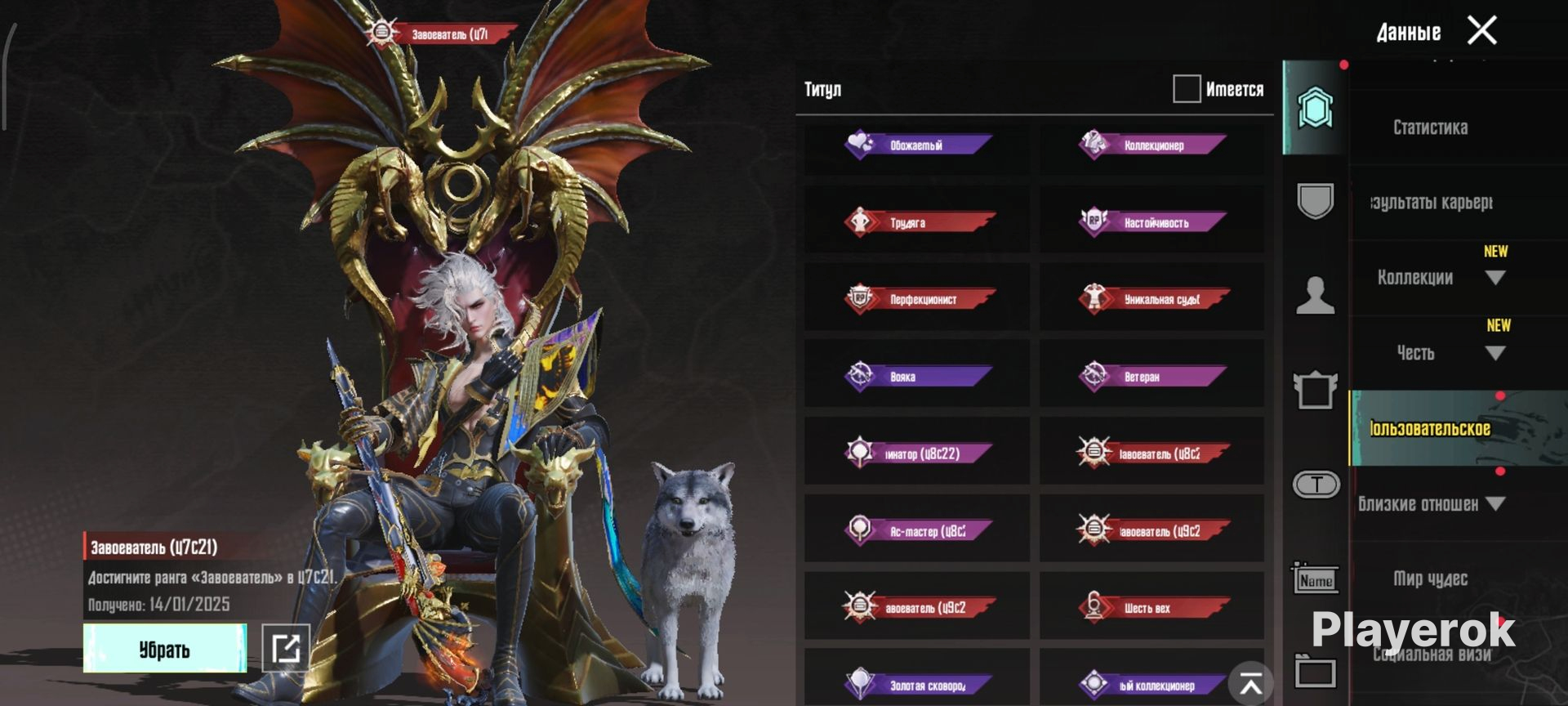Close the Данные panel

click(1481, 31)
